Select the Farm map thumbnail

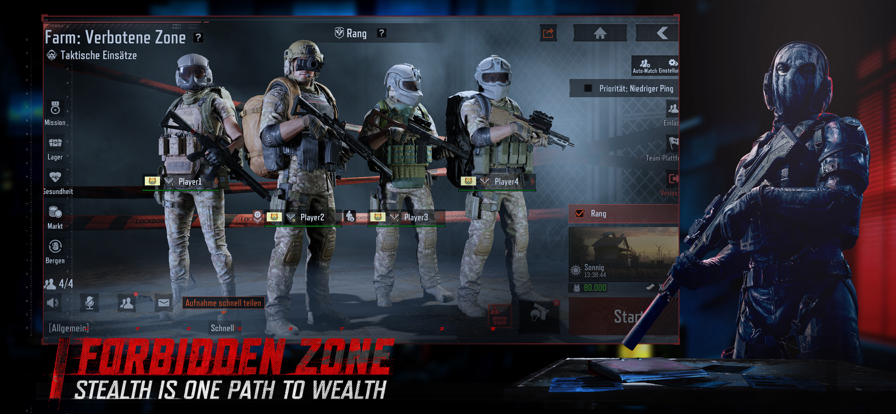[622, 253]
